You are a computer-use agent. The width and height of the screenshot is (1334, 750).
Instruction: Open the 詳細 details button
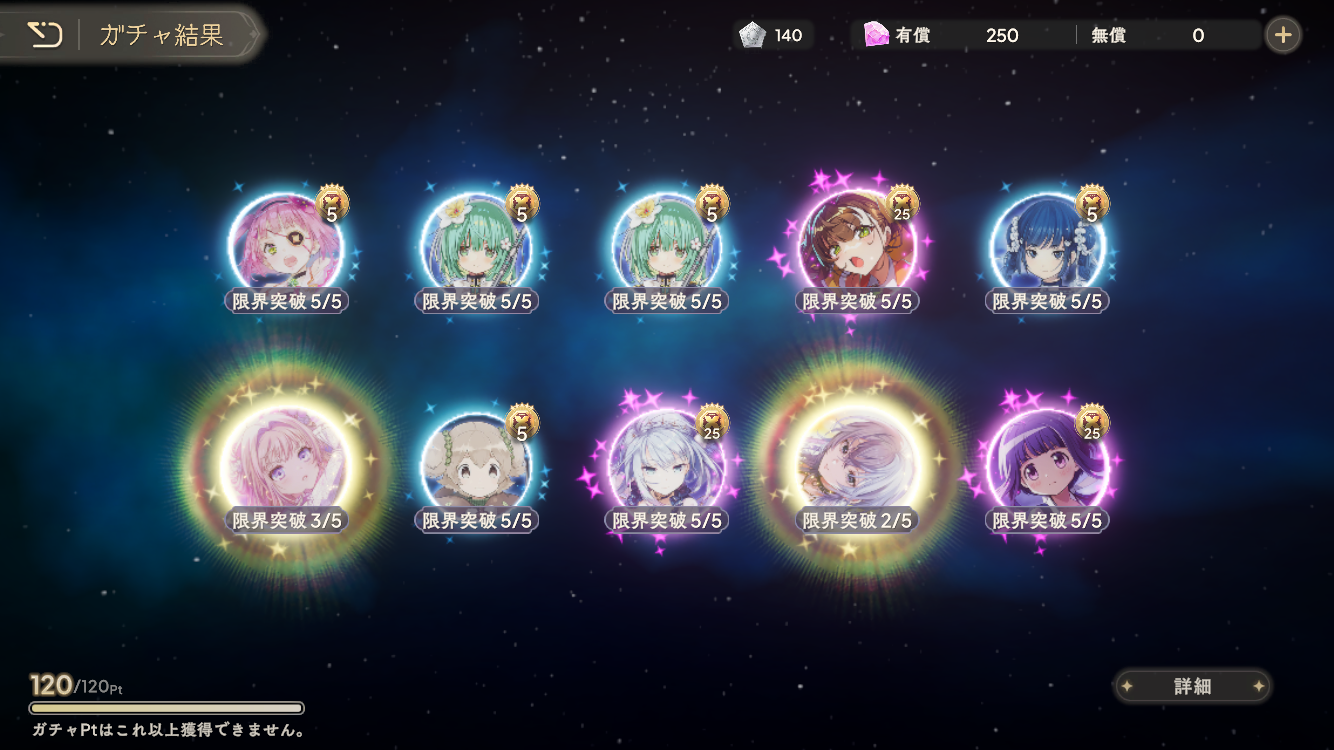pos(1192,686)
